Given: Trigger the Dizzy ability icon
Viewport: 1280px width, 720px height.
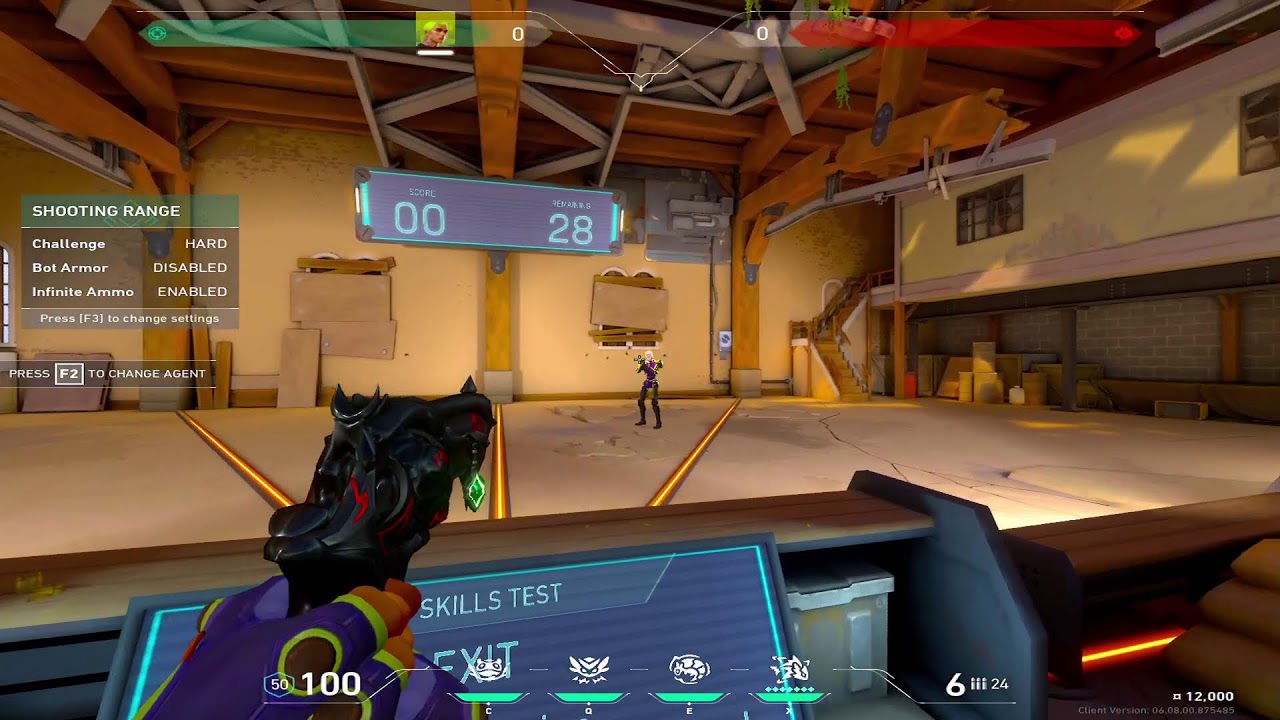Looking at the screenshot, I should click(689, 669).
